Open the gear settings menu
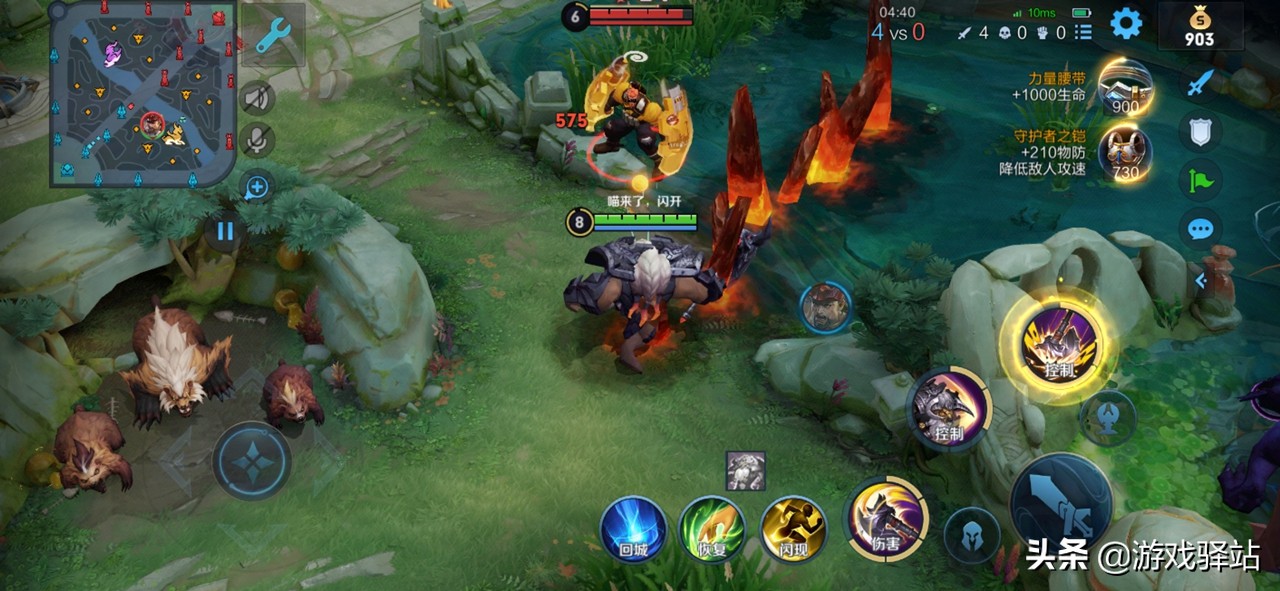The width and height of the screenshot is (1280, 591). pyautogui.click(x=1126, y=23)
